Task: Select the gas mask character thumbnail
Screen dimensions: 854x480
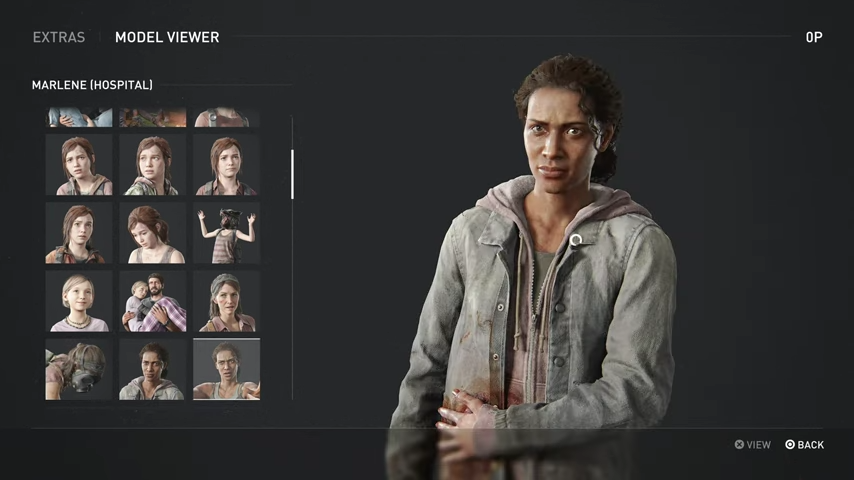Action: tap(78, 369)
